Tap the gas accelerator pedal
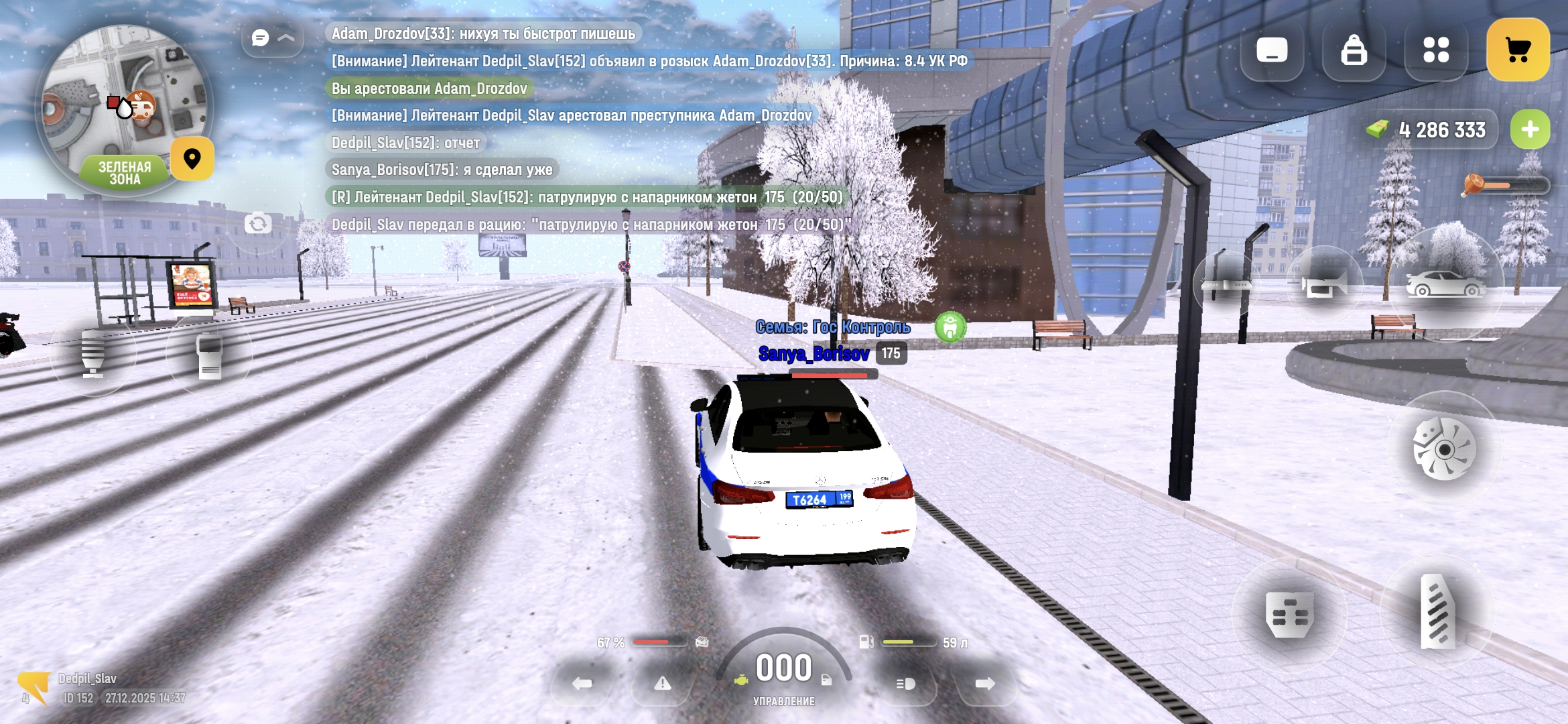Viewport: 1568px width, 724px height. point(1437,610)
